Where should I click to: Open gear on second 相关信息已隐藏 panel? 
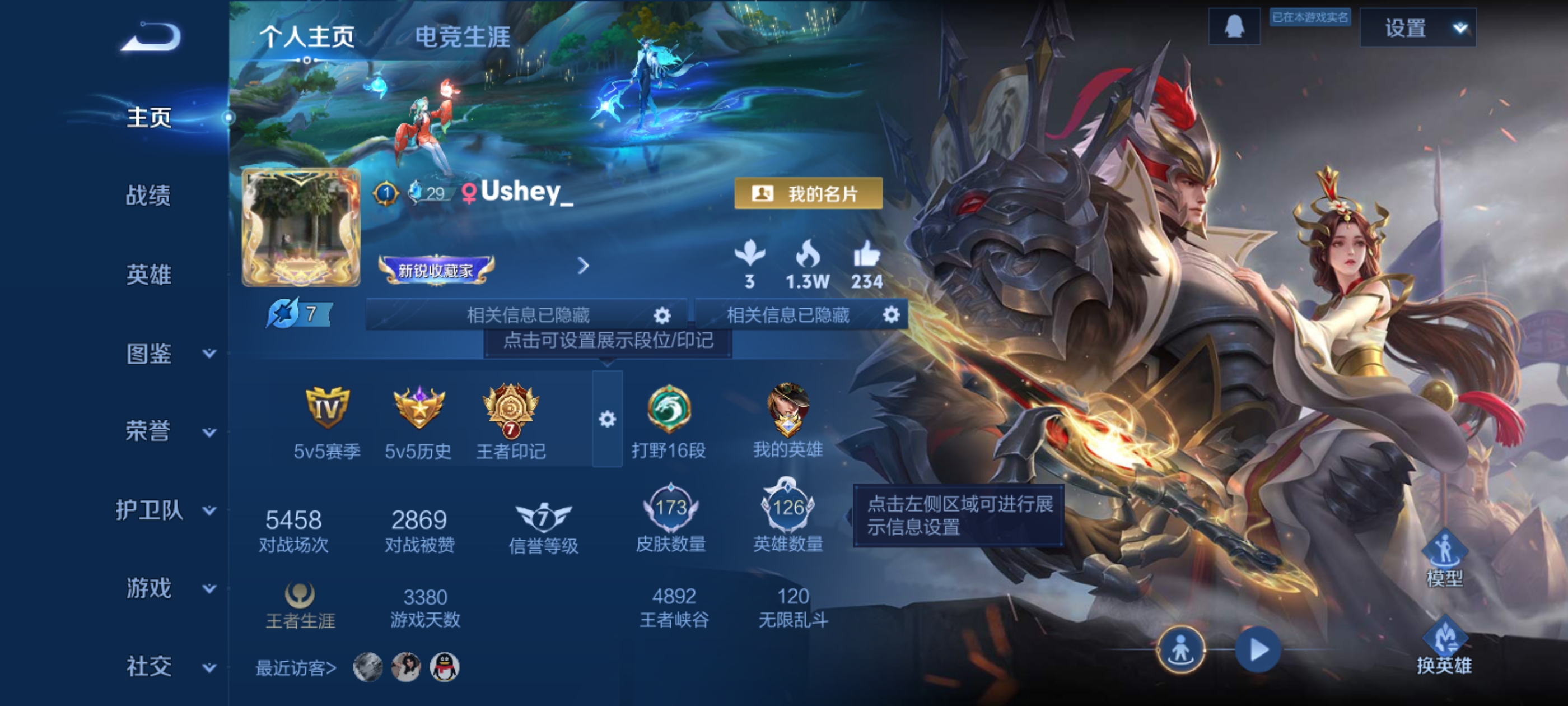coord(890,315)
